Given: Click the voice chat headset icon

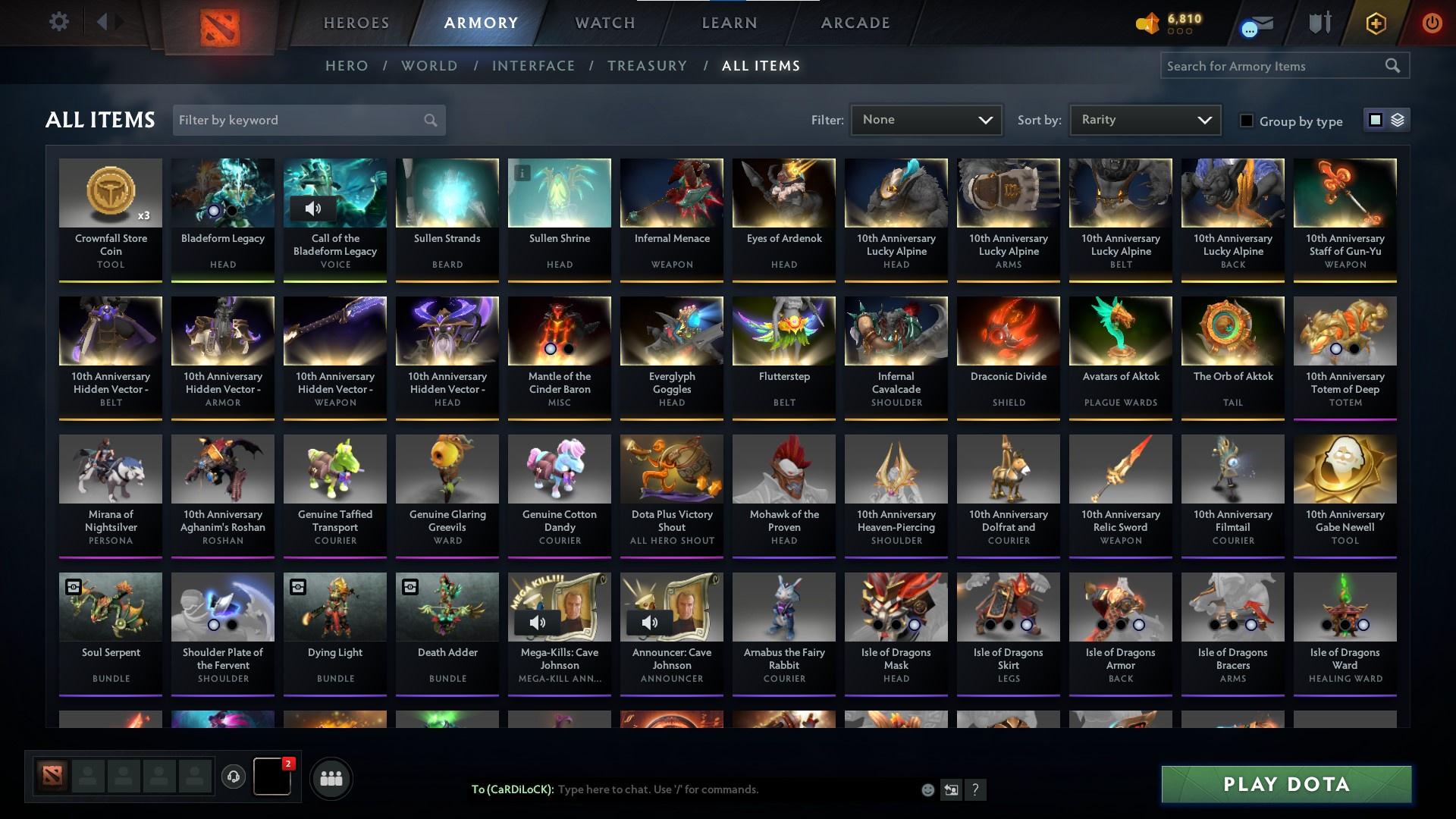Looking at the screenshot, I should click(234, 777).
